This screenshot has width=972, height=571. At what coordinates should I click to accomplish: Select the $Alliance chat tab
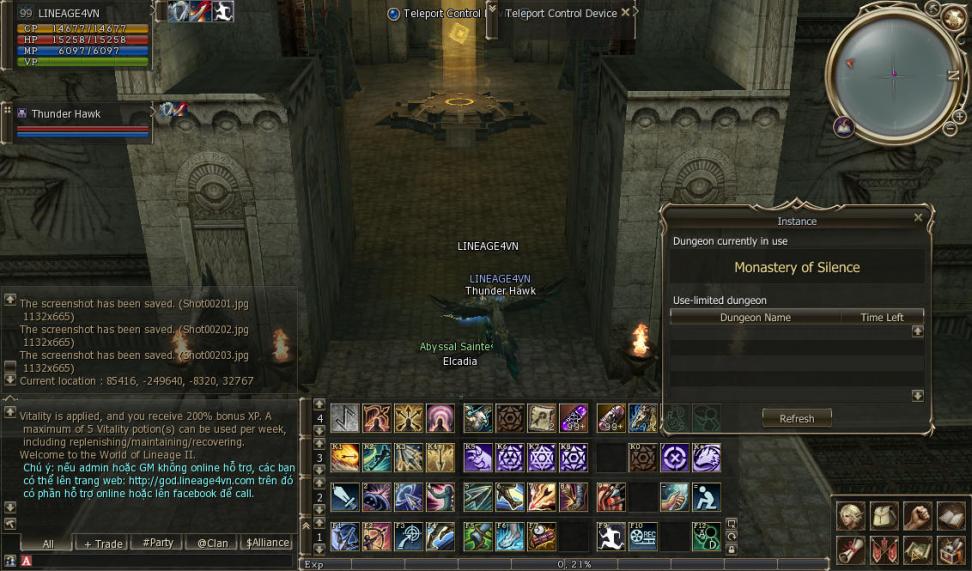click(266, 543)
